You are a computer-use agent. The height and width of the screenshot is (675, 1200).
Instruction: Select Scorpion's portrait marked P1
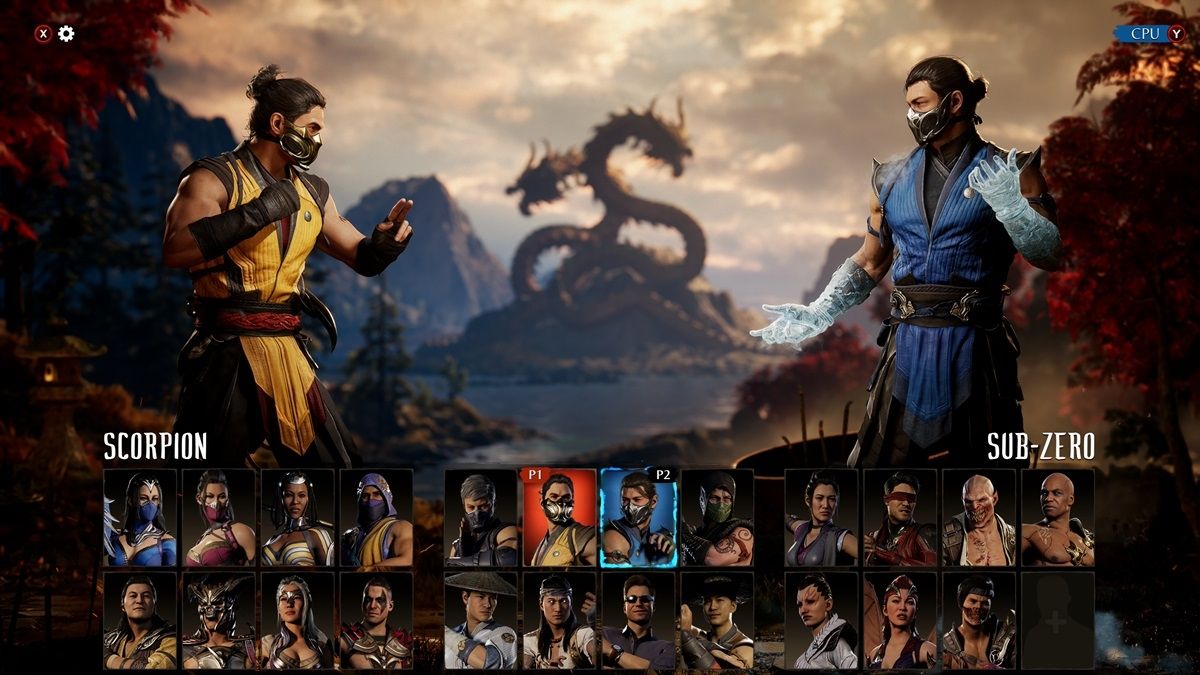559,518
